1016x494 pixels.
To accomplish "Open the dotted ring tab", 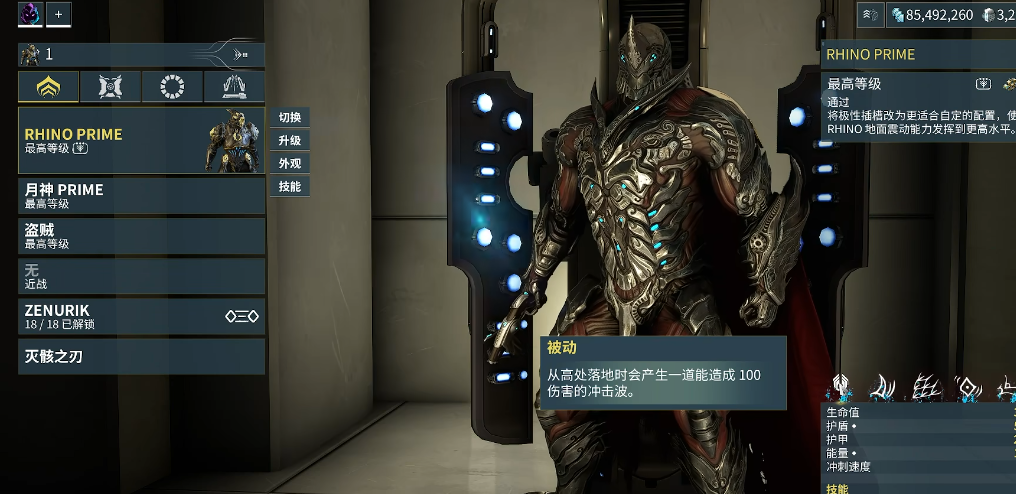I will click(172, 87).
